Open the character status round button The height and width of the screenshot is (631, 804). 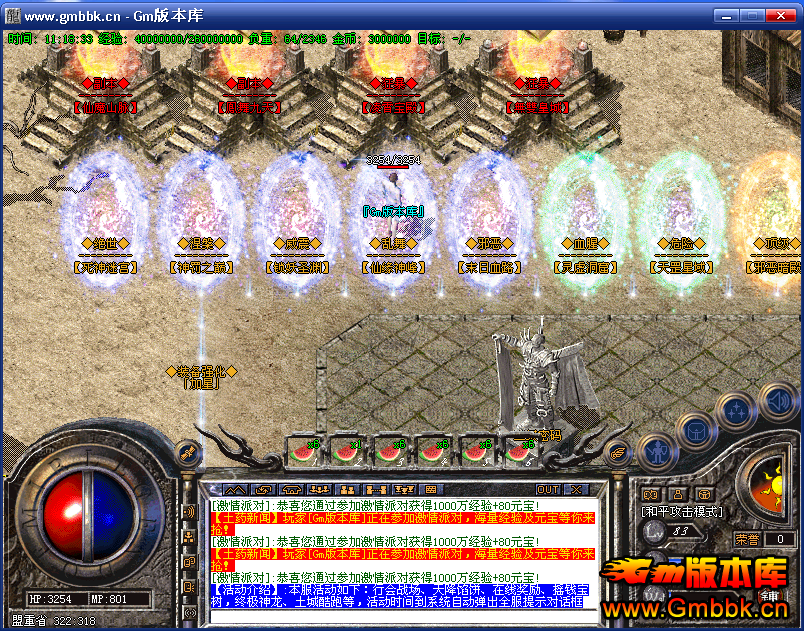click(x=655, y=451)
